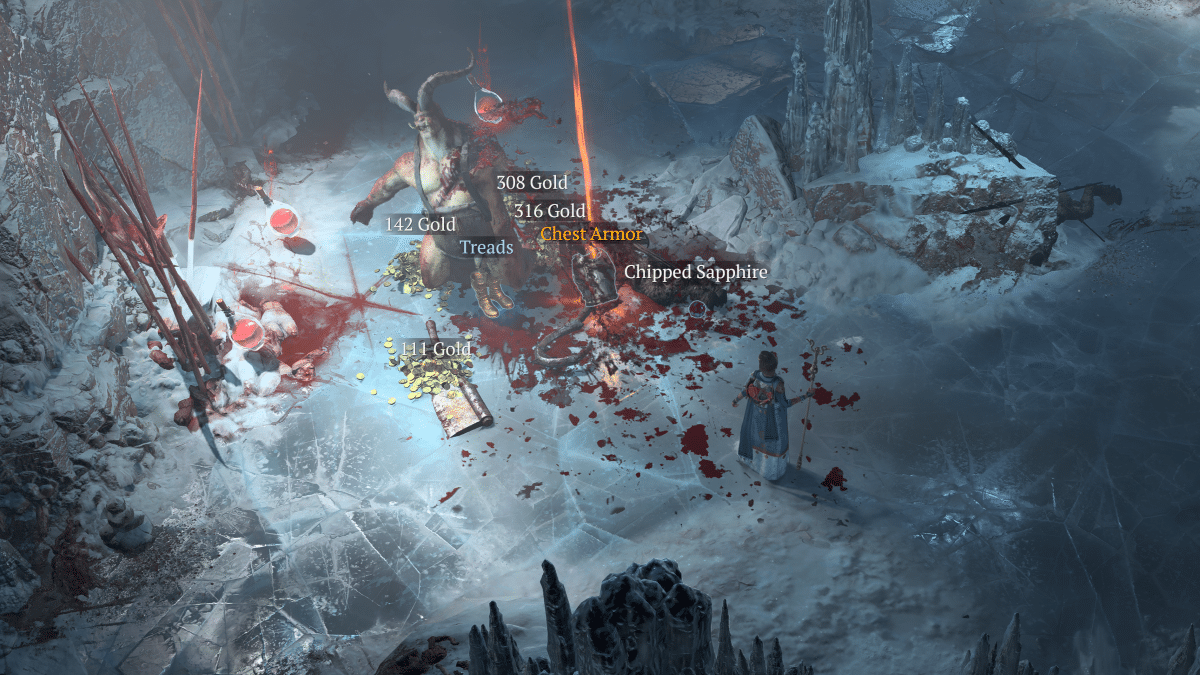Viewport: 1200px width, 675px height.
Task: Grab the 308 Gold label
Action: pyautogui.click(x=531, y=183)
